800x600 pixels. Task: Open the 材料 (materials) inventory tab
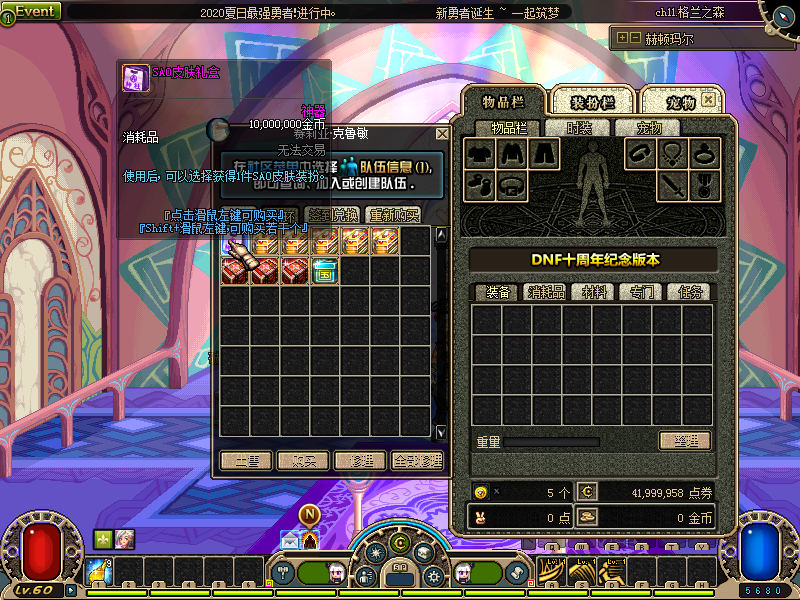click(594, 292)
